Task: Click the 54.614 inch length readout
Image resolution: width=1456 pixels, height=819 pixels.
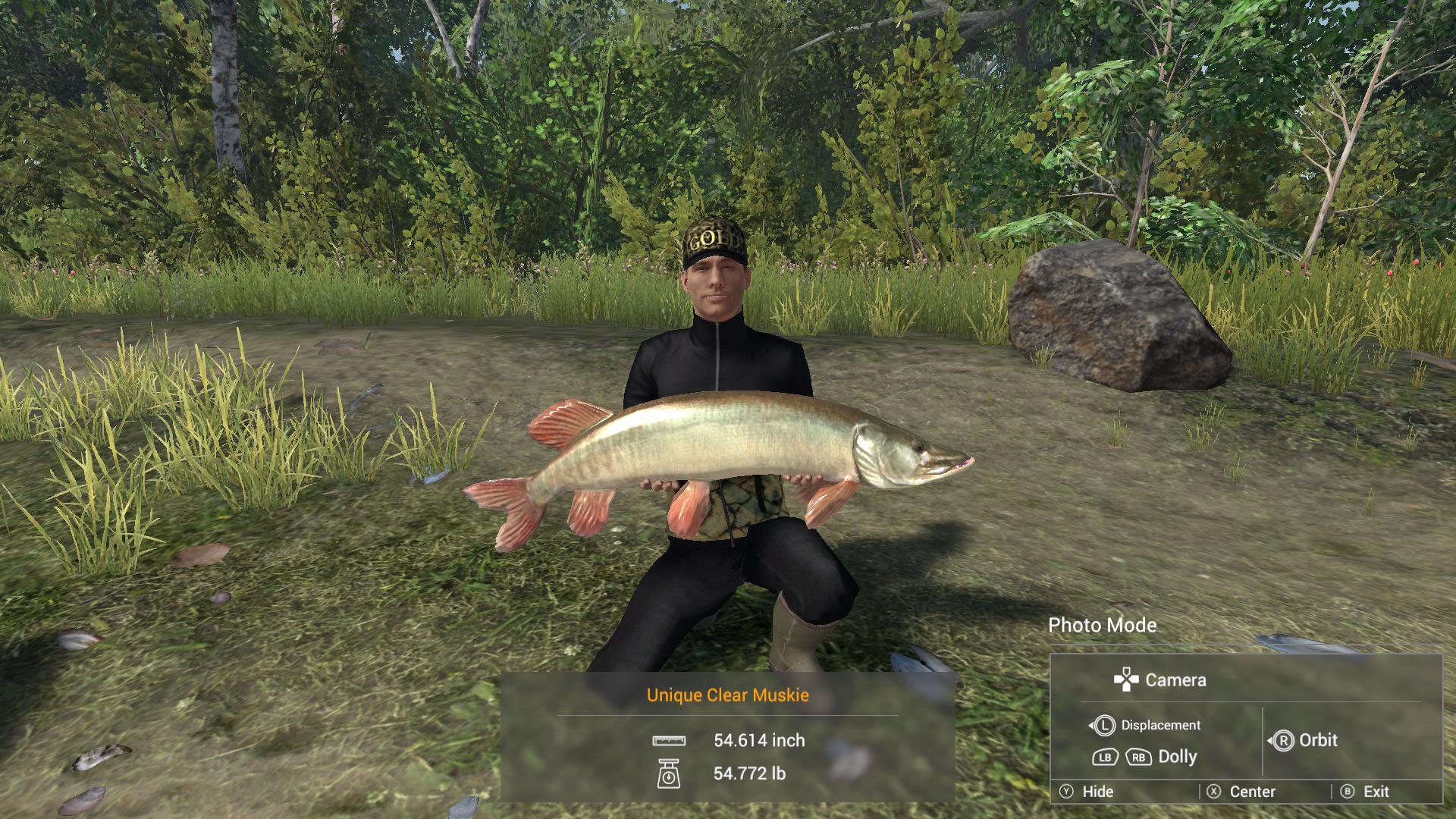Action: tap(758, 741)
